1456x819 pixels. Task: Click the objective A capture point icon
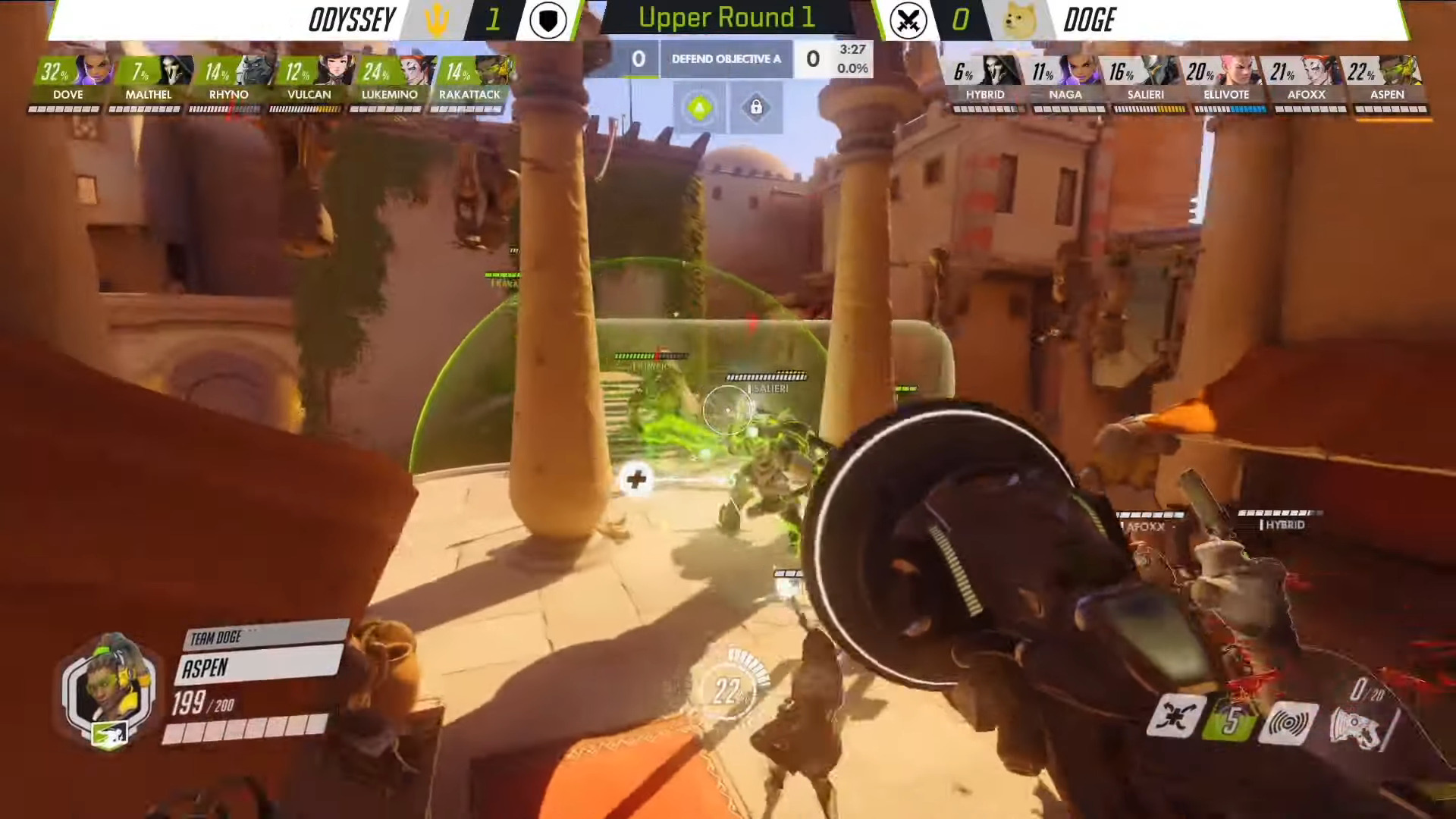pyautogui.click(x=700, y=108)
